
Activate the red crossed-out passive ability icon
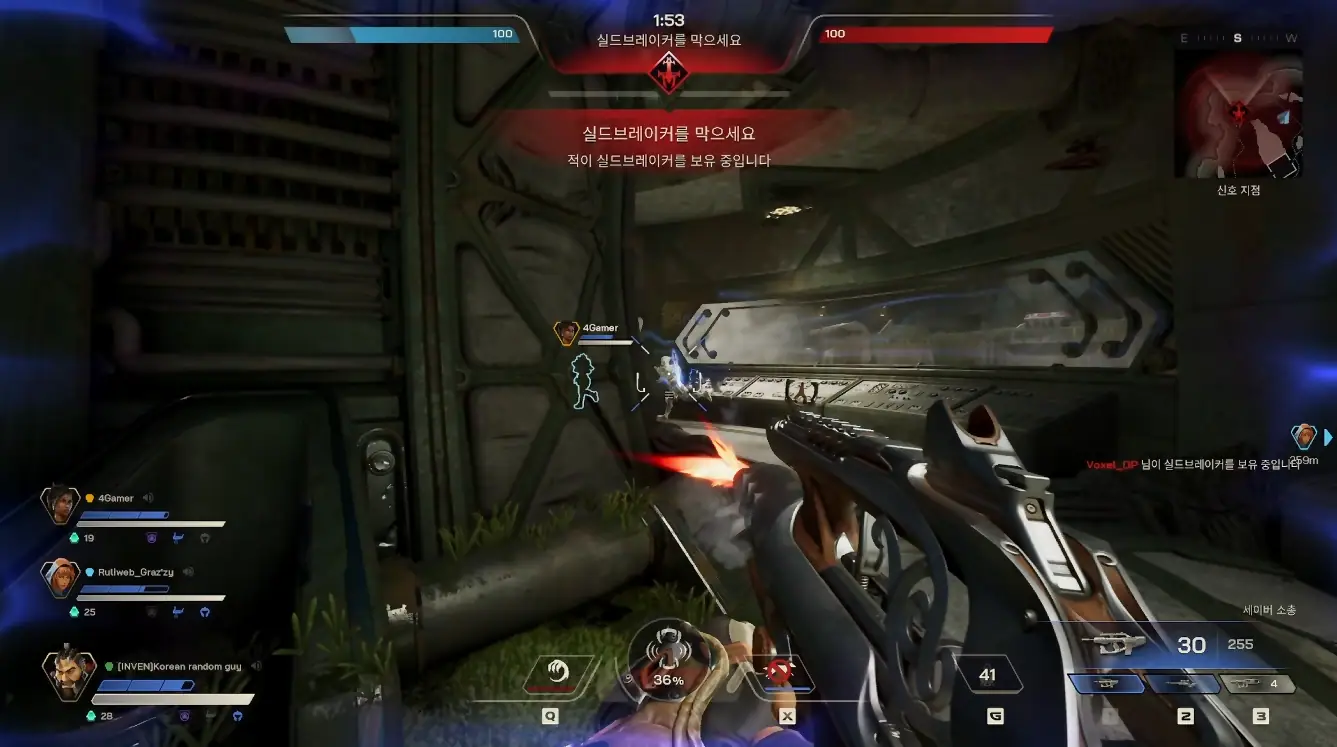coord(781,673)
